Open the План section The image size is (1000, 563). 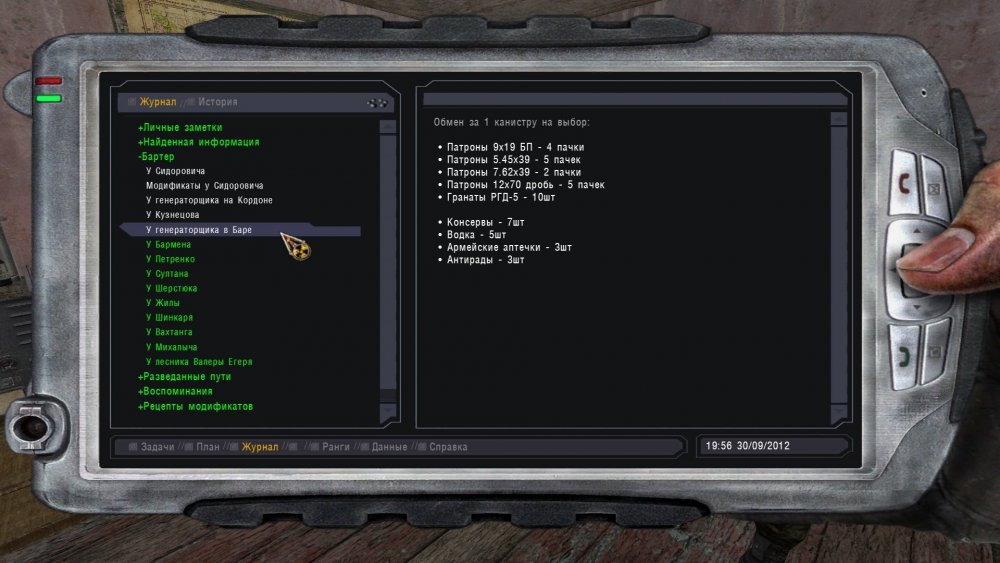pyautogui.click(x=207, y=447)
